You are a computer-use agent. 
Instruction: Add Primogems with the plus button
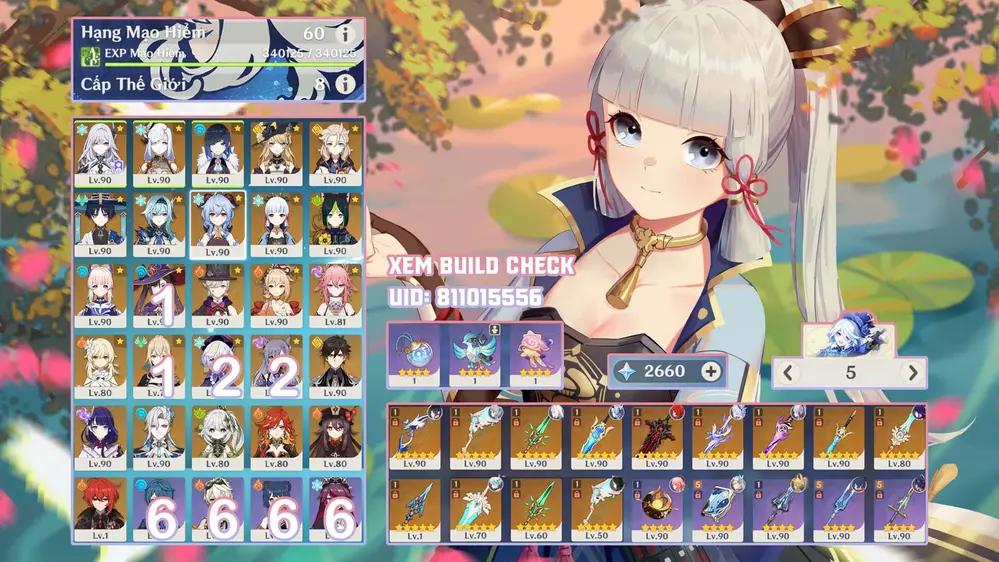[711, 371]
